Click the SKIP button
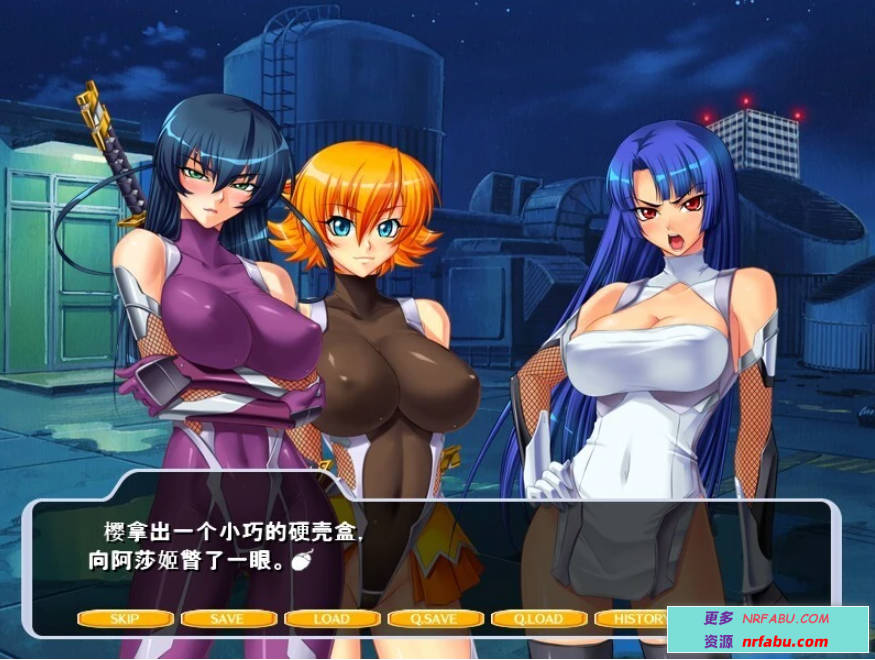875x660 pixels. [x=125, y=618]
